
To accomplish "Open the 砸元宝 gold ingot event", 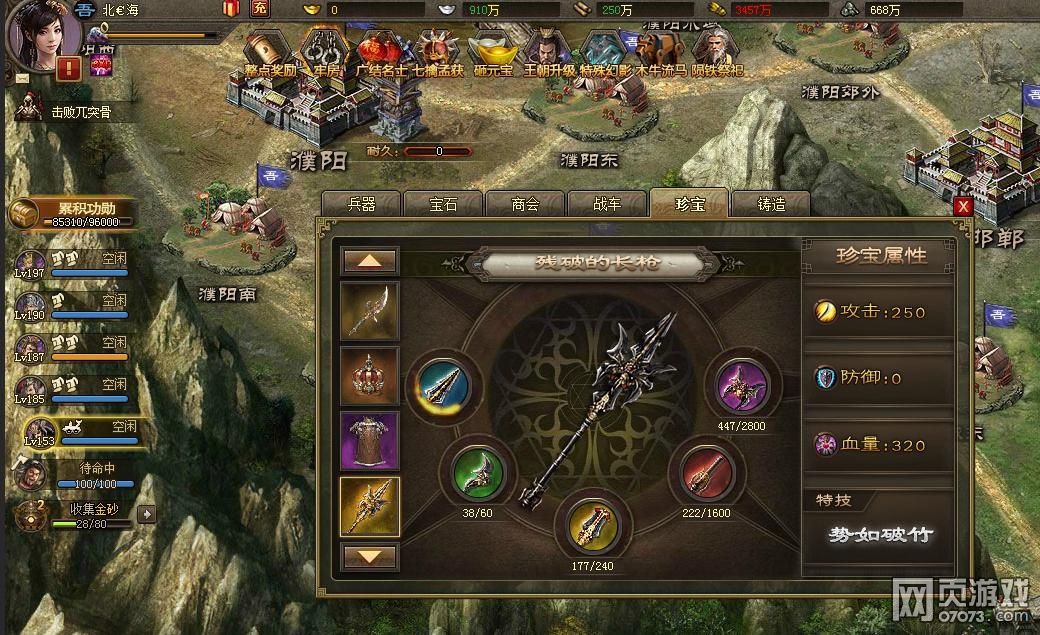I will coord(492,50).
